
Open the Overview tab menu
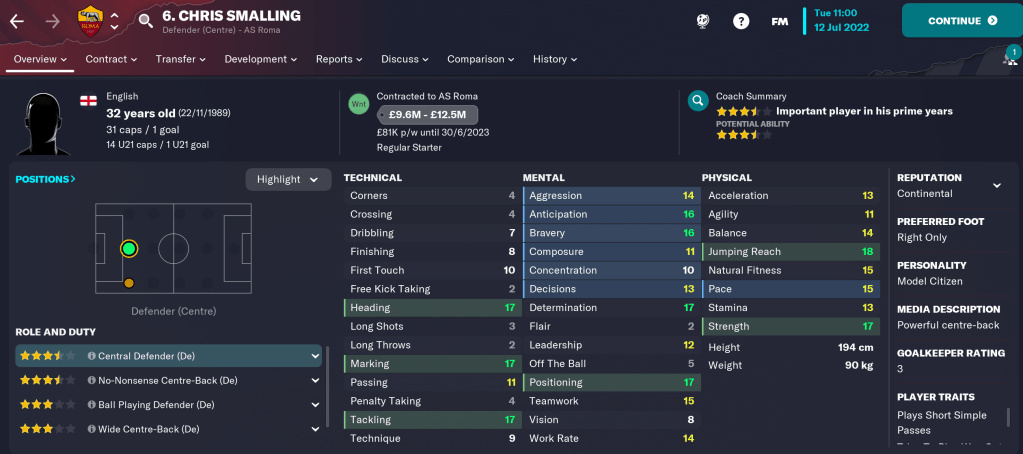tap(40, 59)
